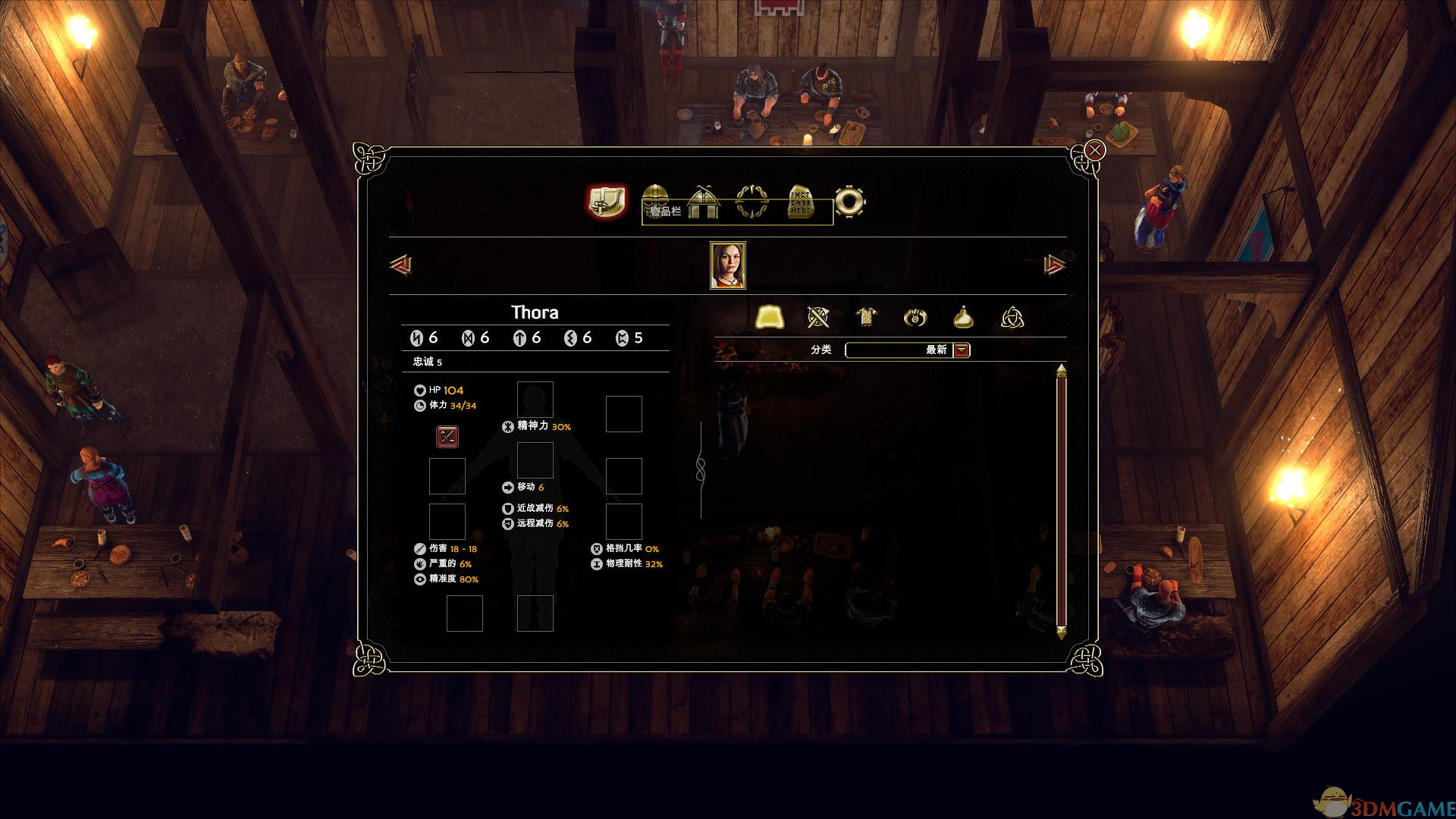Viewport: 1456px width, 819px height.
Task: Click the red crossed-weapons slot icon
Action: (x=447, y=436)
